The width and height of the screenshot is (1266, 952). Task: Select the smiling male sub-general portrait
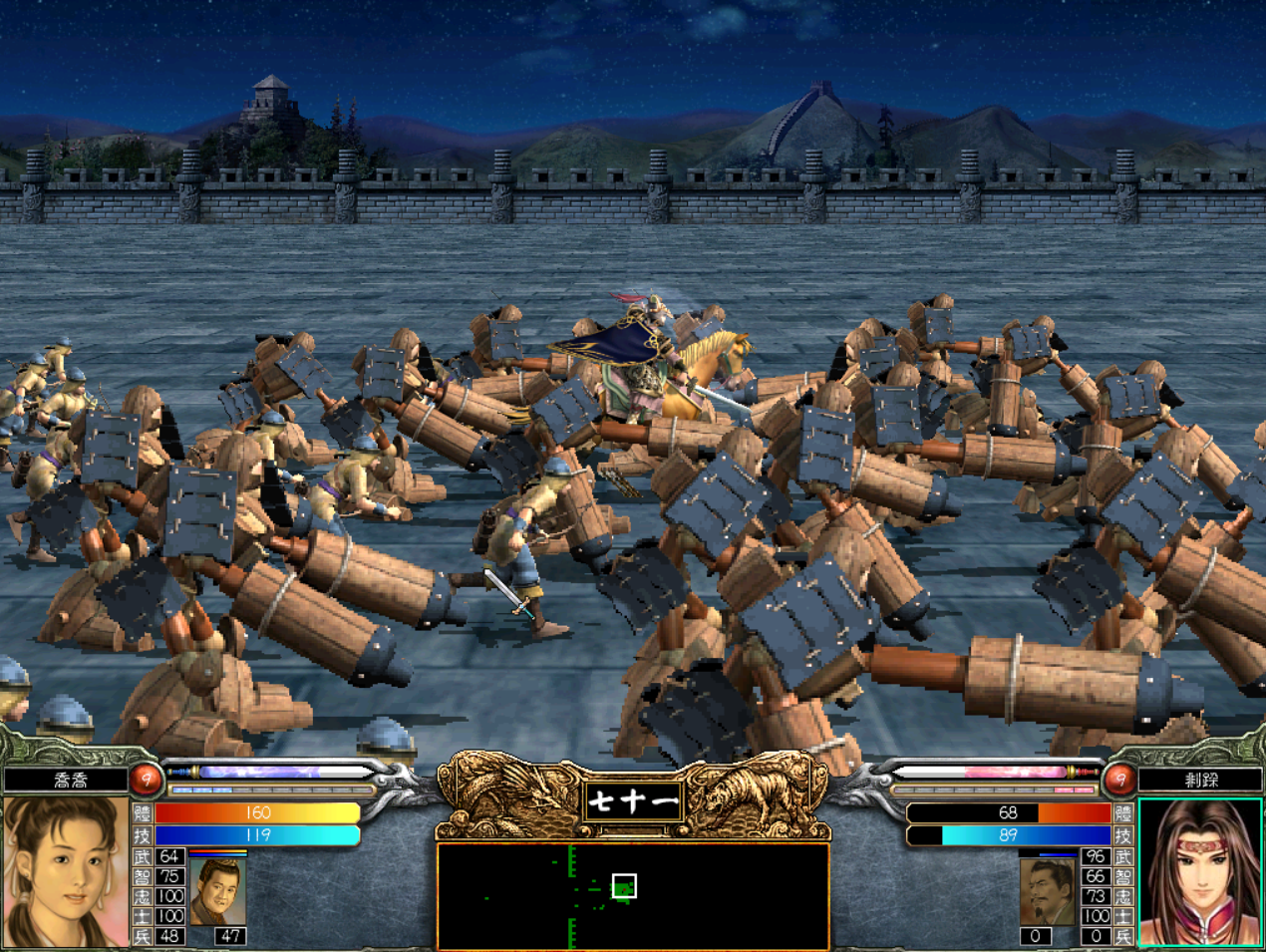click(216, 890)
